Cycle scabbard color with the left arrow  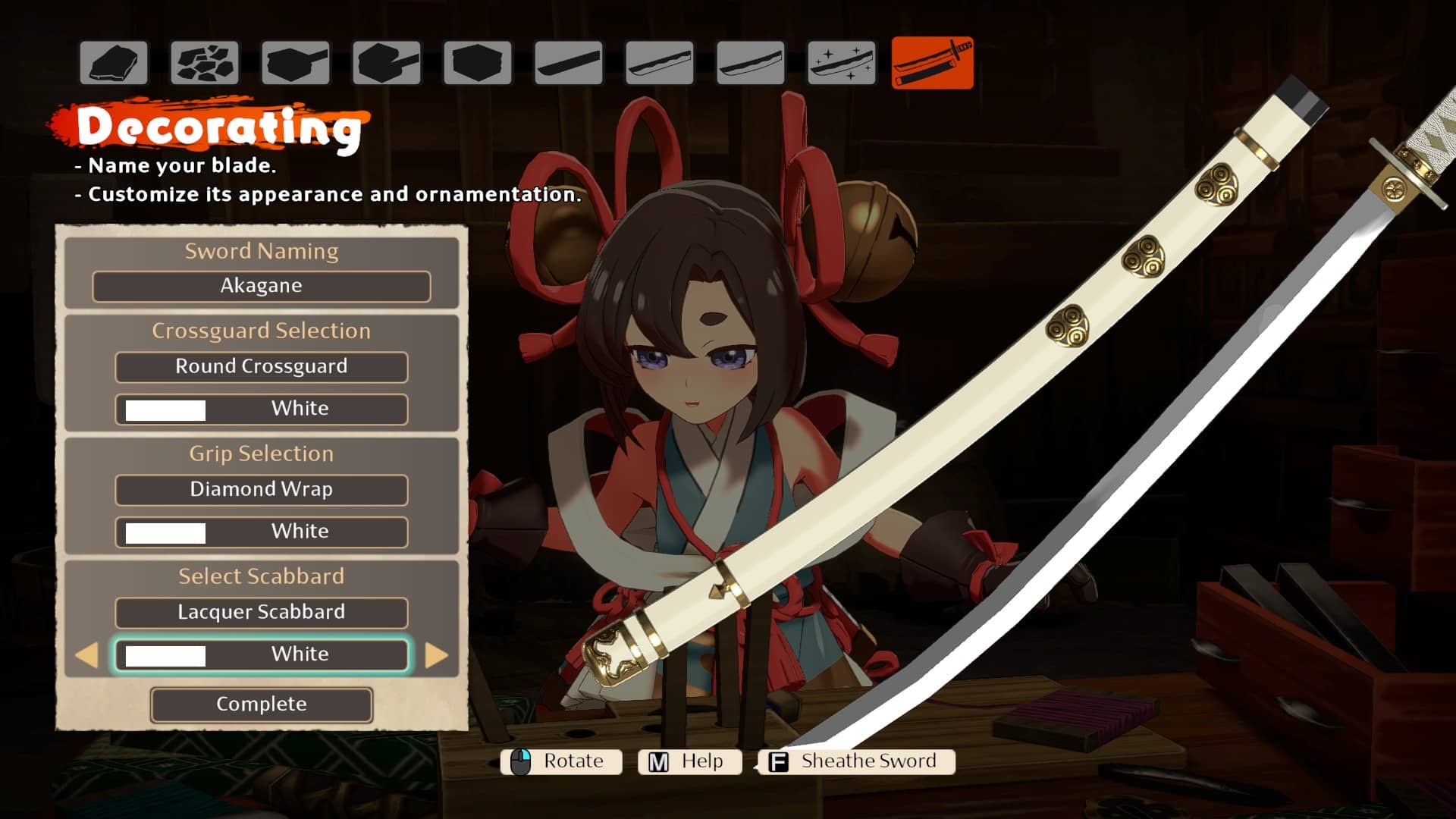pos(87,655)
